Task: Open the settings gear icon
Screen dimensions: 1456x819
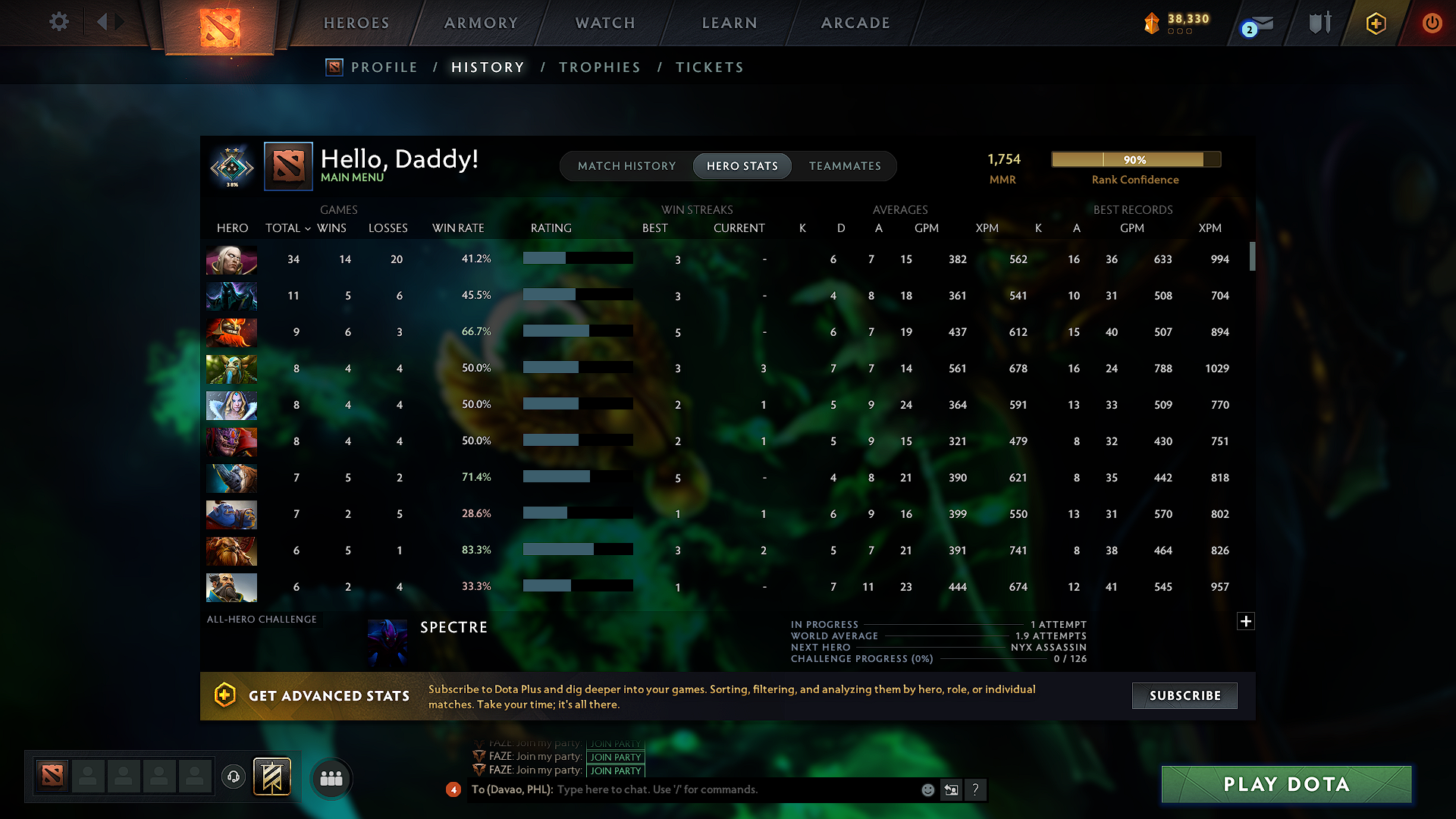Action: [x=58, y=22]
